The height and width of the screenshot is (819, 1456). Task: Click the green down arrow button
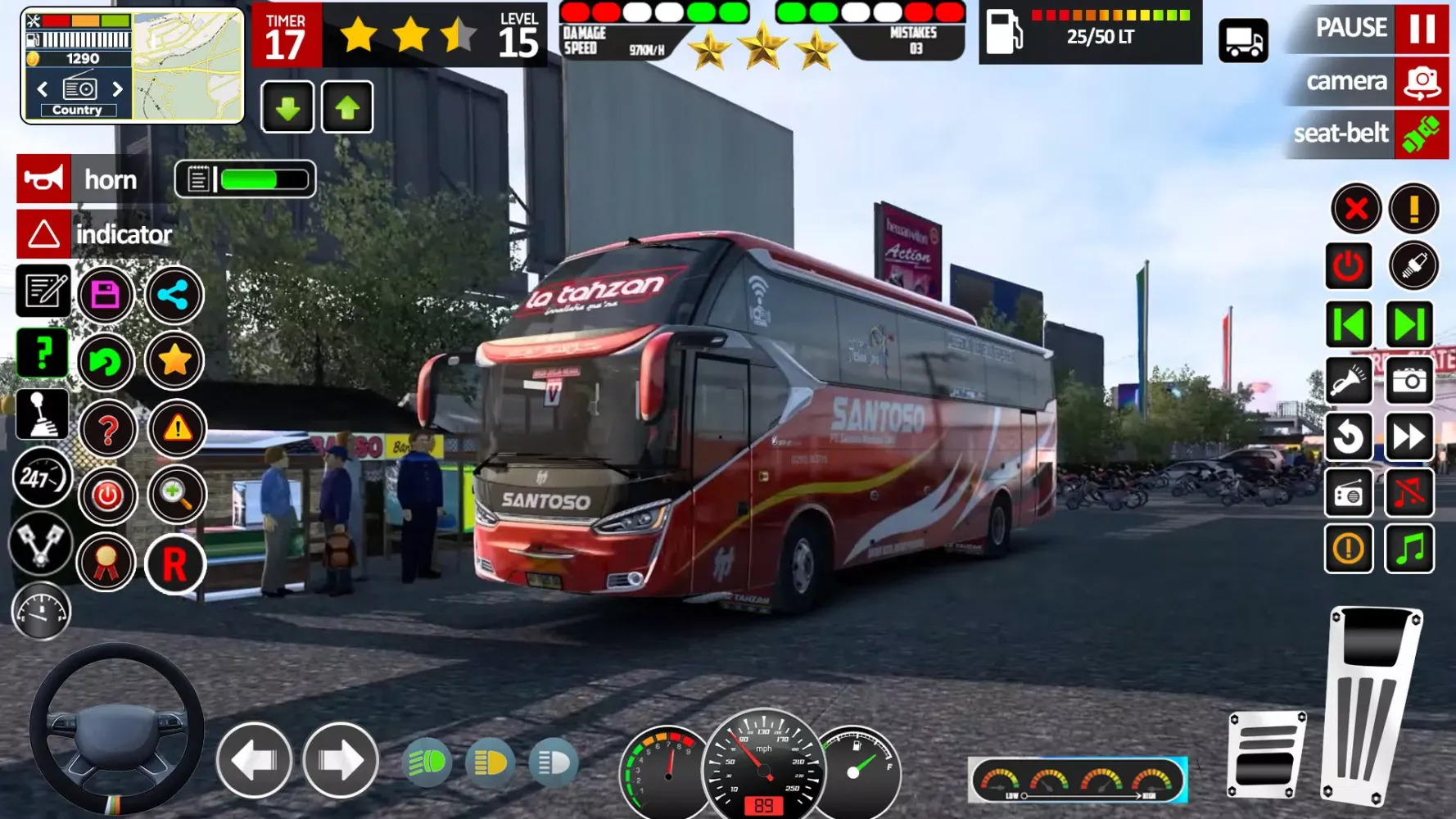(287, 107)
